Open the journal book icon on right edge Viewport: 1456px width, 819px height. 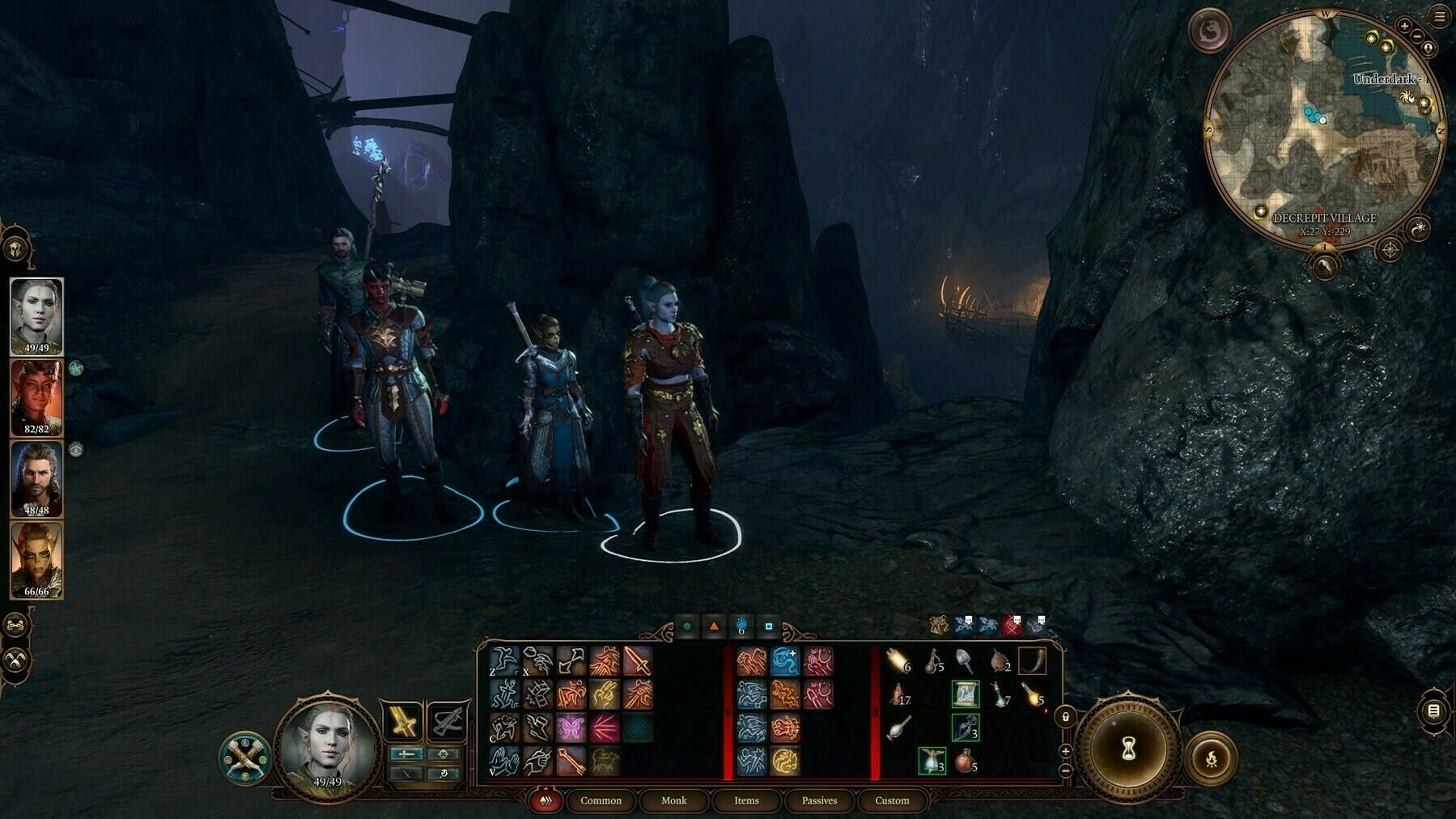[x=1434, y=712]
